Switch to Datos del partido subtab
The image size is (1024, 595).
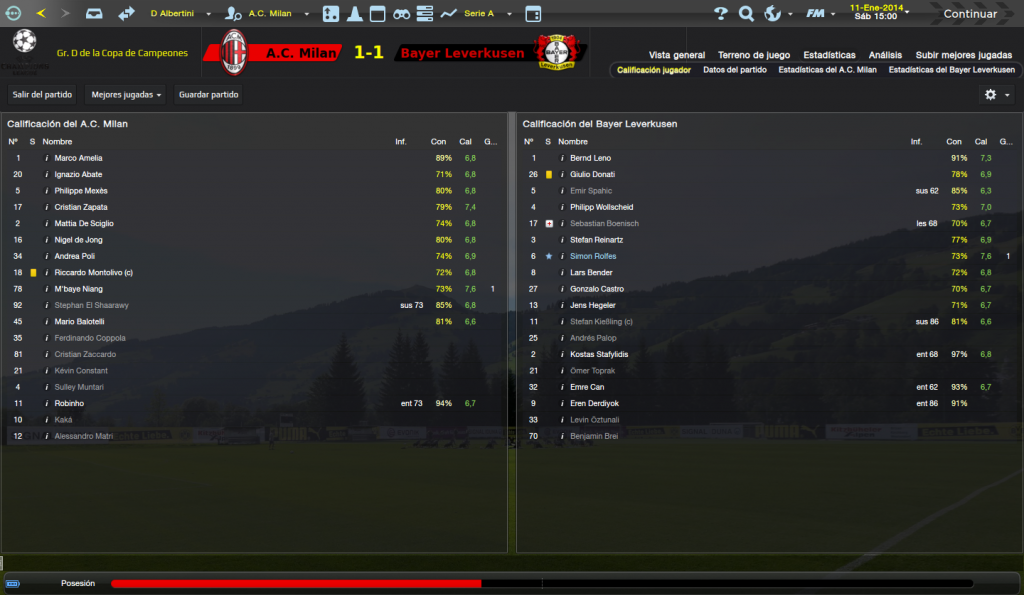pyautogui.click(x=734, y=70)
